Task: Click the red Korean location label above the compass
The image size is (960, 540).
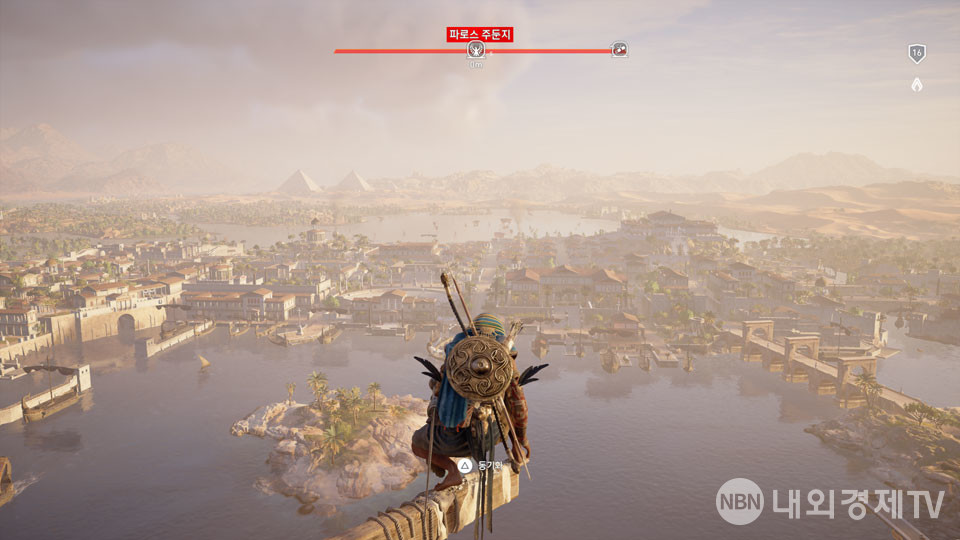Action: 480,35
